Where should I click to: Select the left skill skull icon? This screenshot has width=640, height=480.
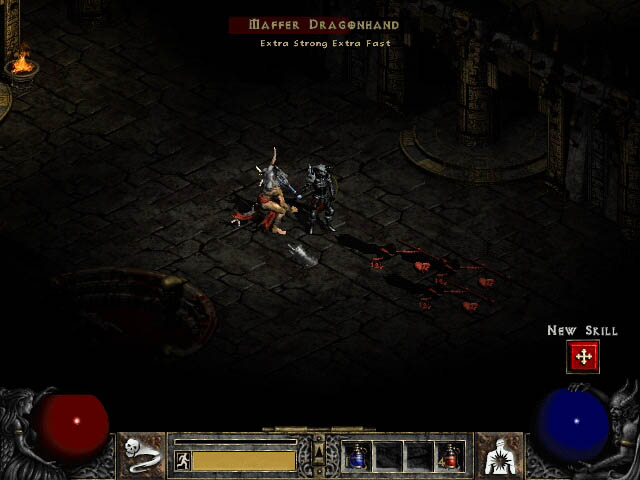click(142, 455)
